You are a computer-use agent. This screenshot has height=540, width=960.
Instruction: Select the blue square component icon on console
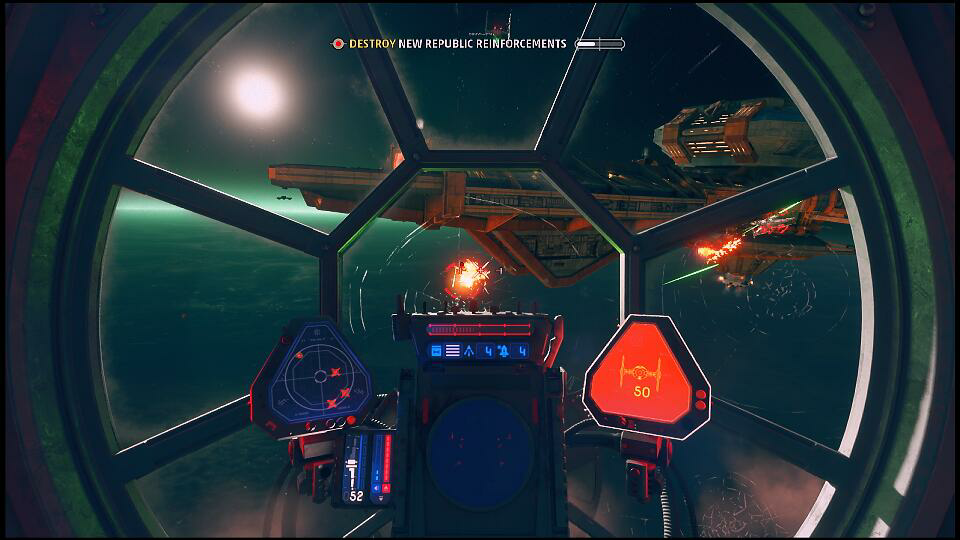(436, 350)
